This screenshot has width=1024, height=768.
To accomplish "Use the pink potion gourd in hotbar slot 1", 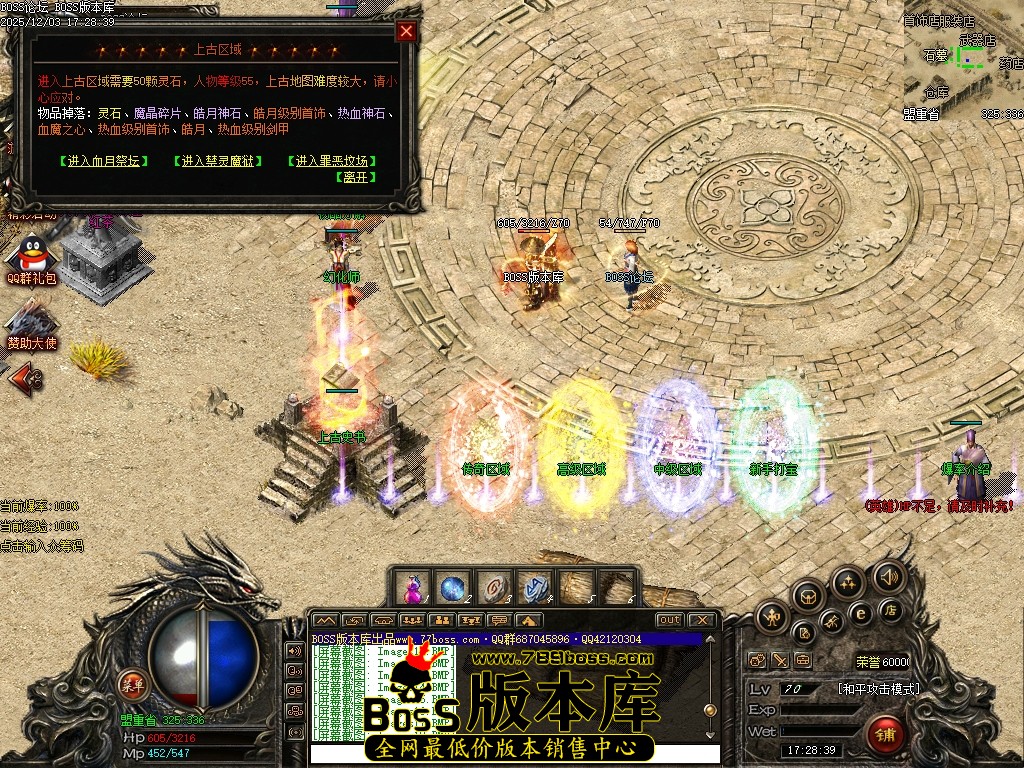I will point(413,588).
